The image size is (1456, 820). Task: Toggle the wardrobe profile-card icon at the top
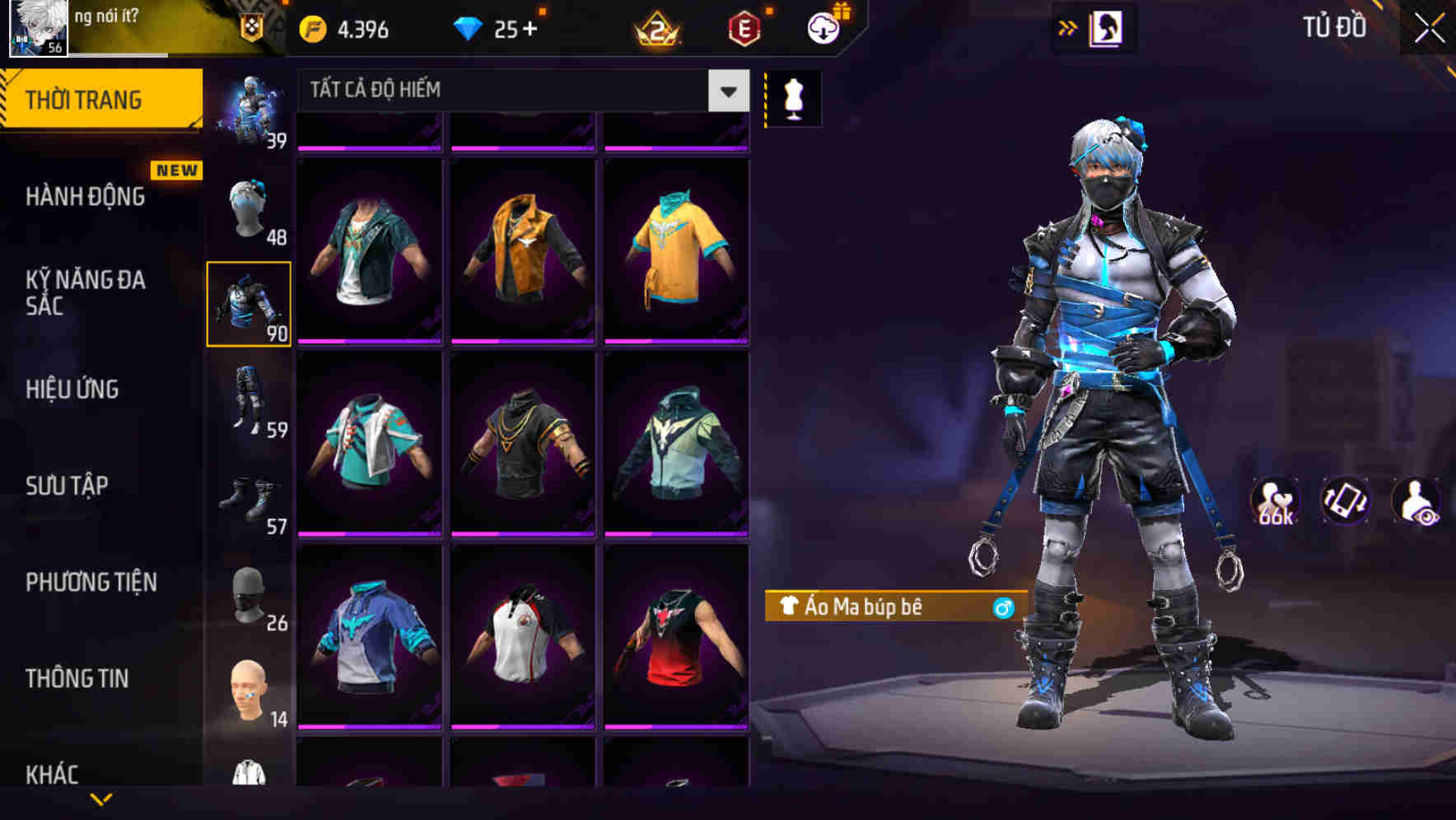click(1108, 26)
